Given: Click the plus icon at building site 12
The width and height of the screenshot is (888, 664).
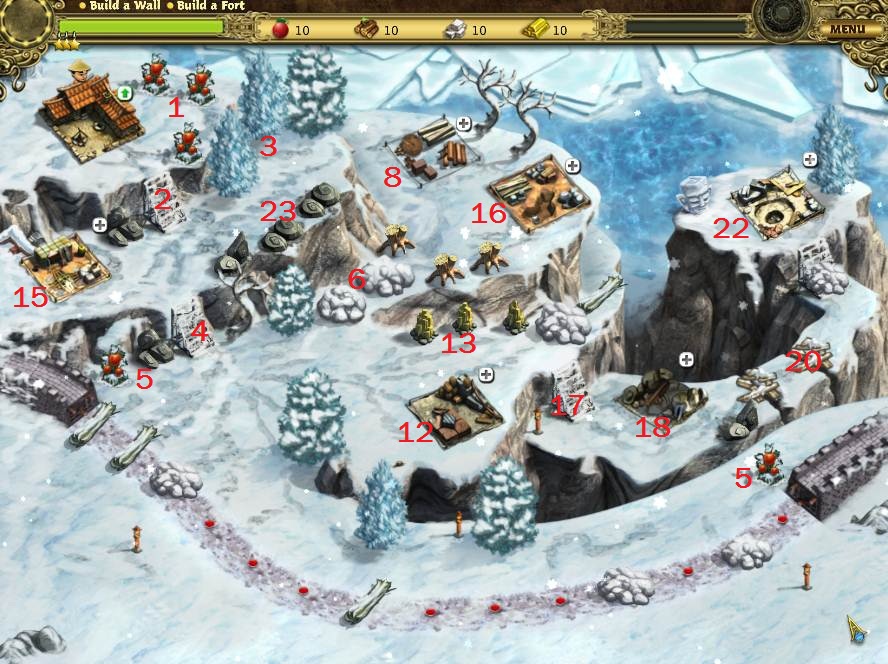Looking at the screenshot, I should [x=486, y=375].
